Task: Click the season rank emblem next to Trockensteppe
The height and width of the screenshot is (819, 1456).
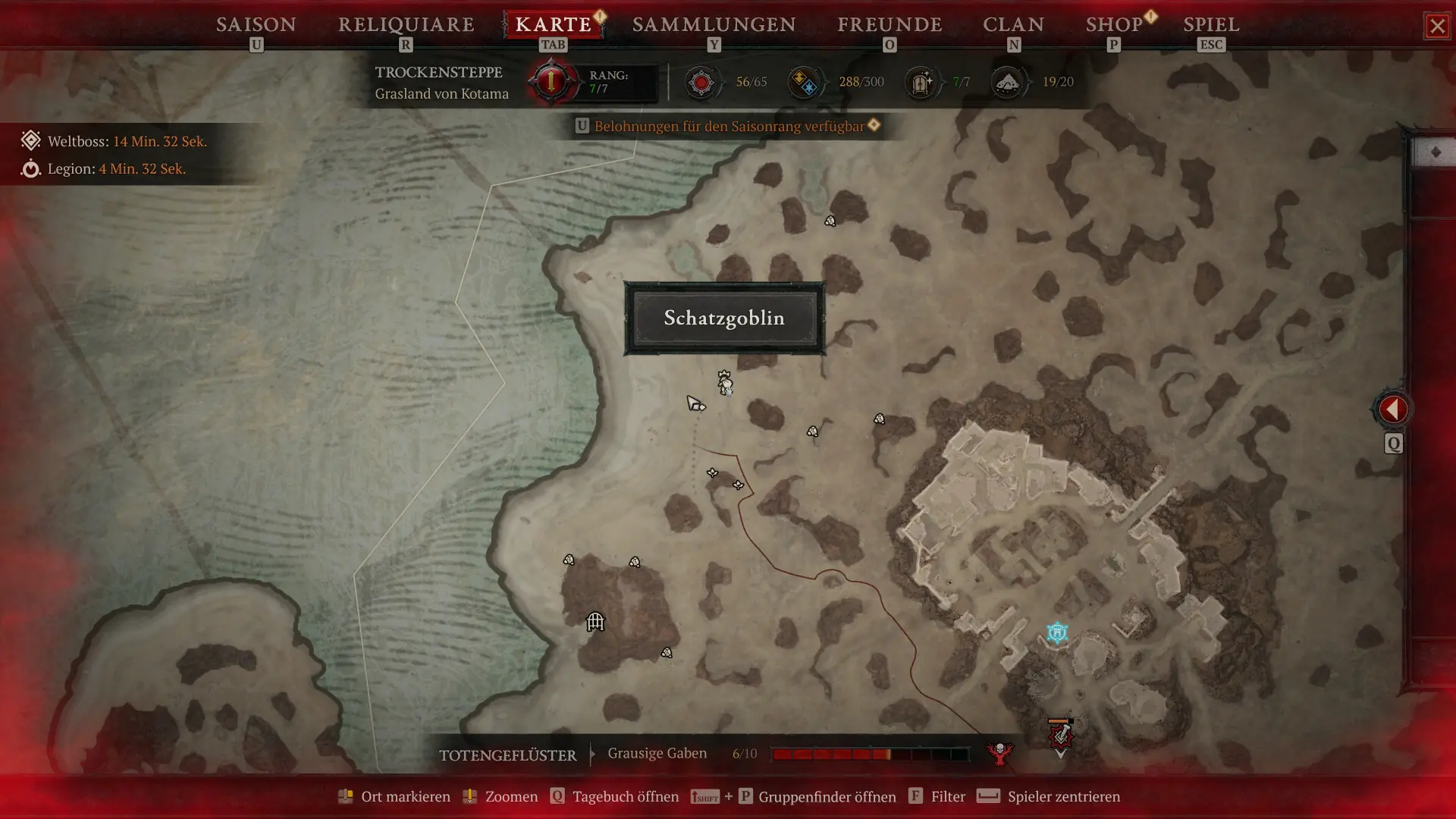Action: (551, 81)
